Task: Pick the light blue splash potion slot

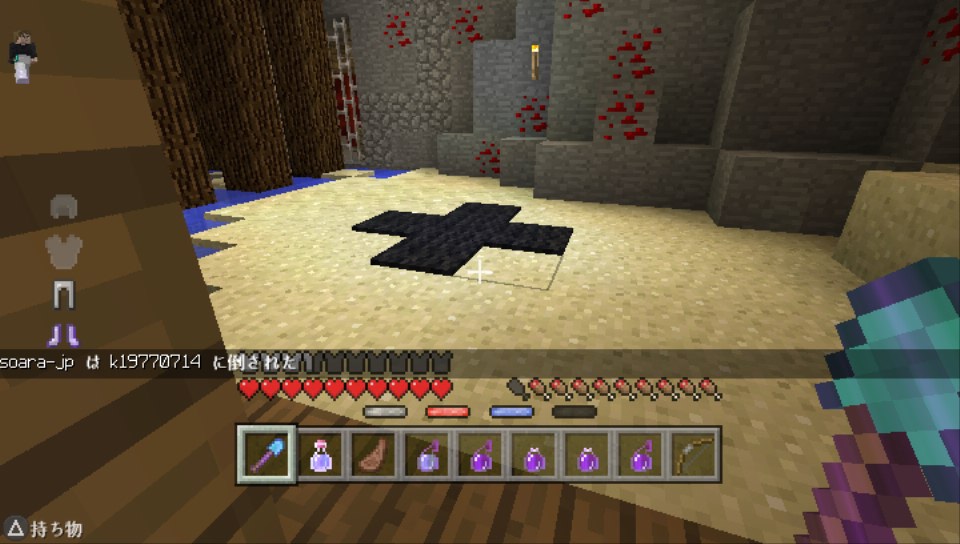Action: coord(427,456)
